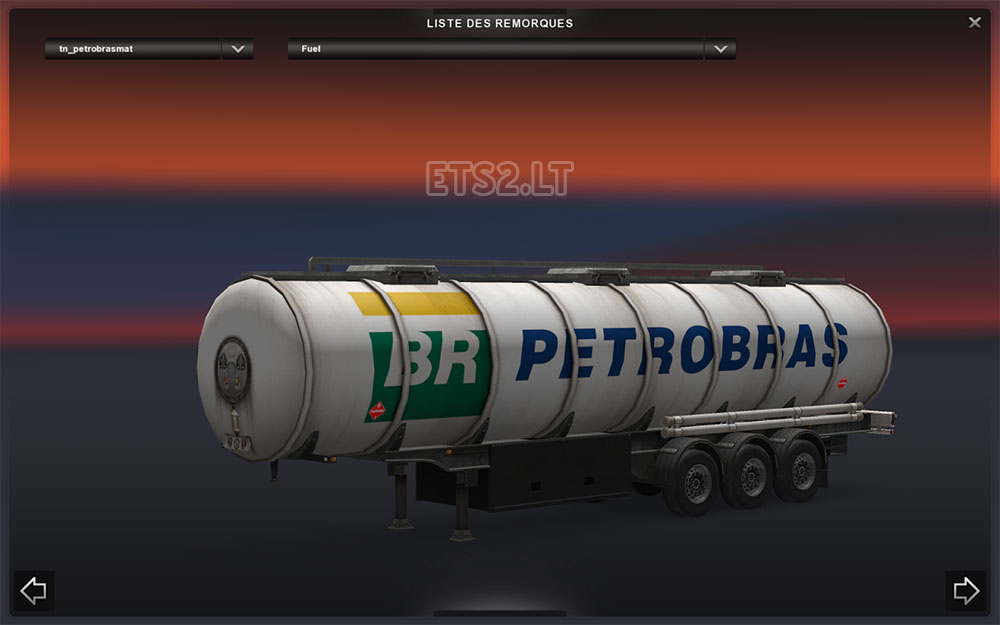The width and height of the screenshot is (1000, 625).
Task: Expand the Fuel cargo dropdown
Action: (x=720, y=48)
